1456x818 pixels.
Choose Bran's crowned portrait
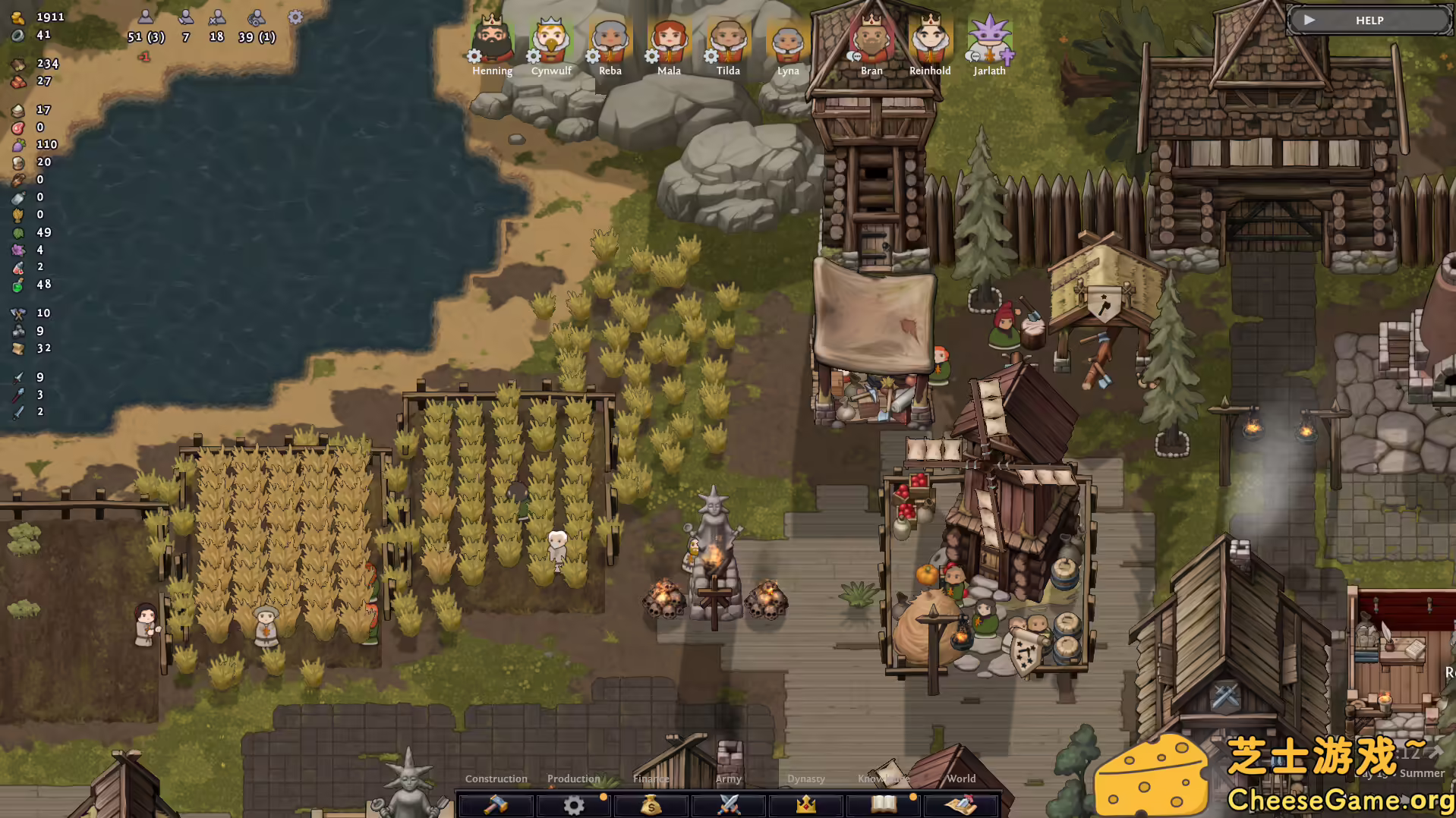[871, 41]
